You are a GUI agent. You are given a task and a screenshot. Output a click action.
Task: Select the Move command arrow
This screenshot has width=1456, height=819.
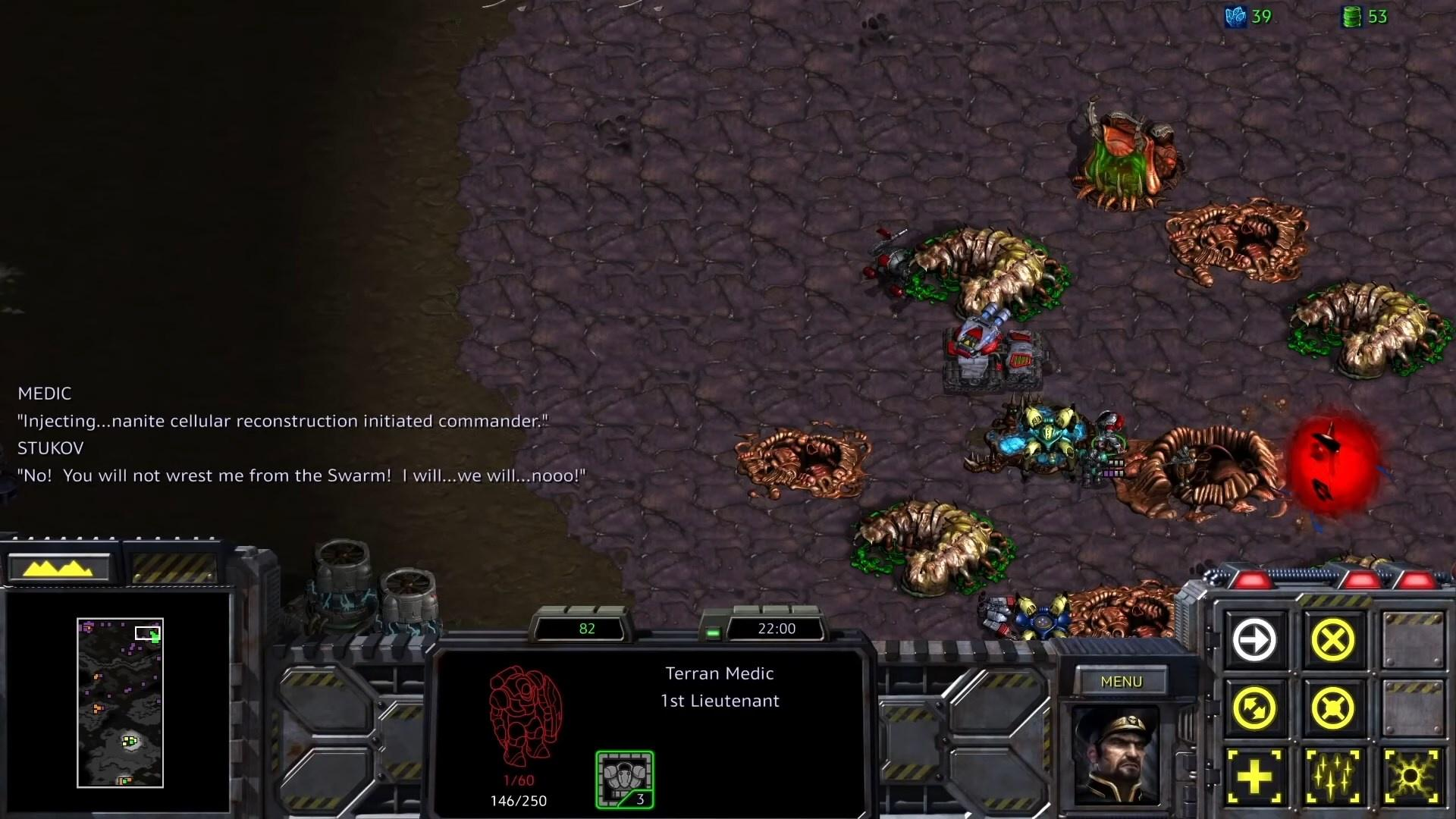[1254, 640]
